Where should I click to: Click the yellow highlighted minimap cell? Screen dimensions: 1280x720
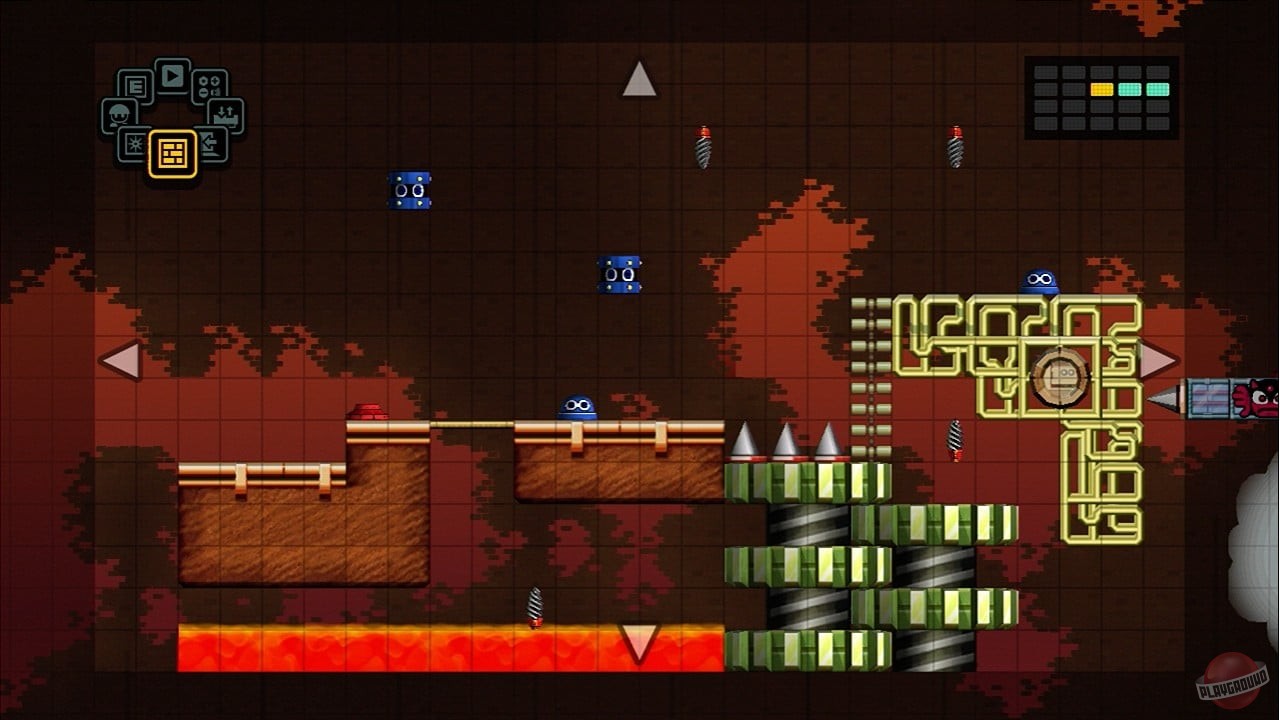[x=1102, y=89]
